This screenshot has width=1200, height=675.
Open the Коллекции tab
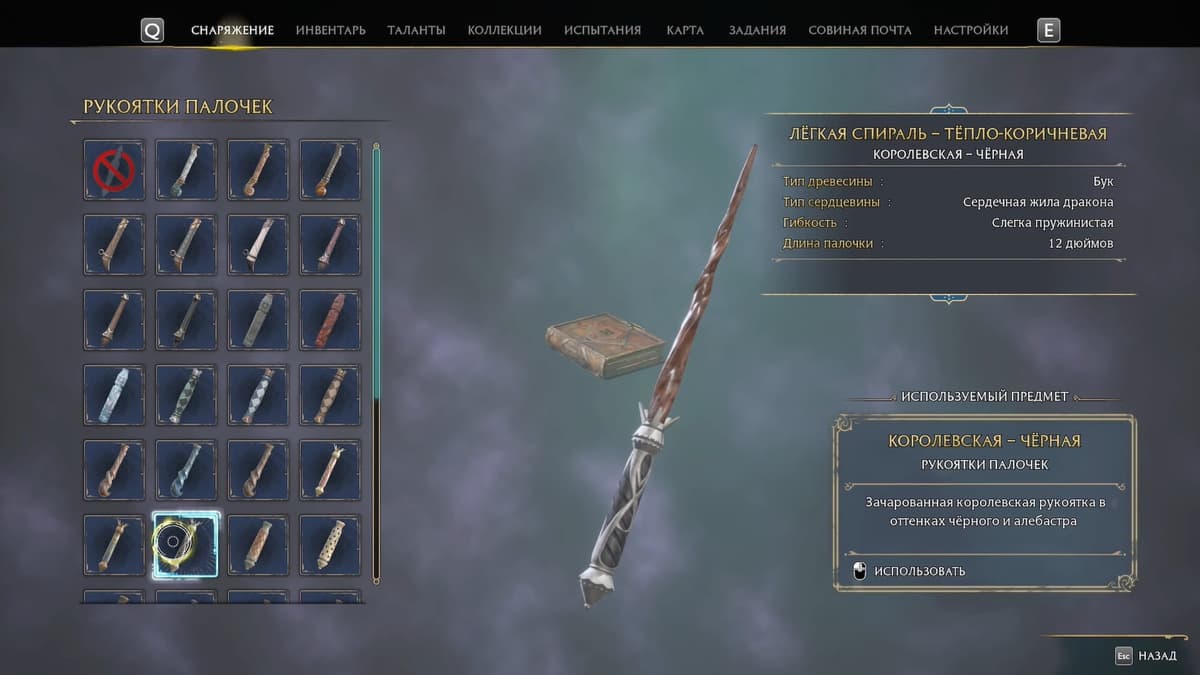504,30
